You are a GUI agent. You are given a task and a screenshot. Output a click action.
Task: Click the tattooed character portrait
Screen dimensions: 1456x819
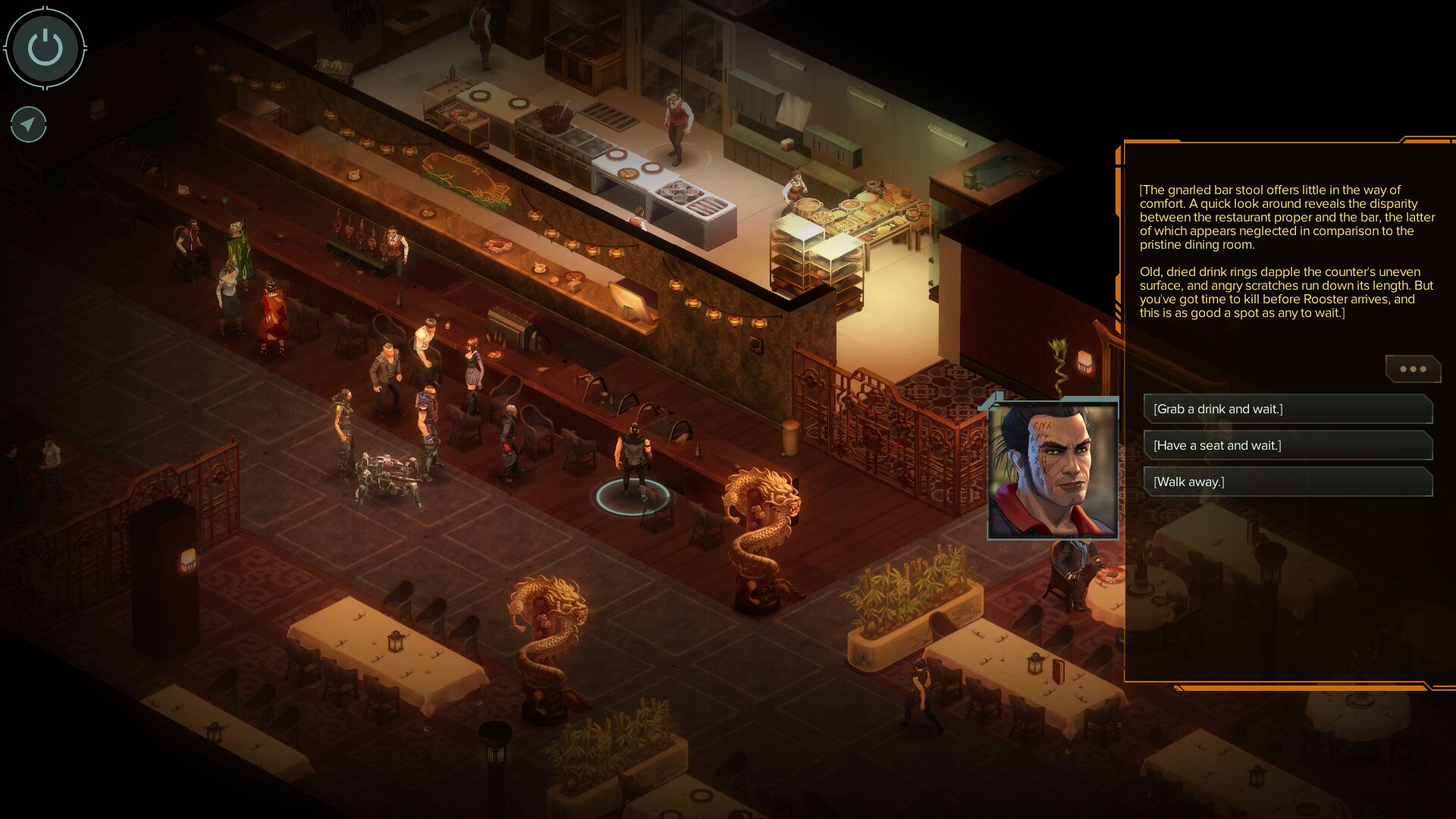[1053, 470]
